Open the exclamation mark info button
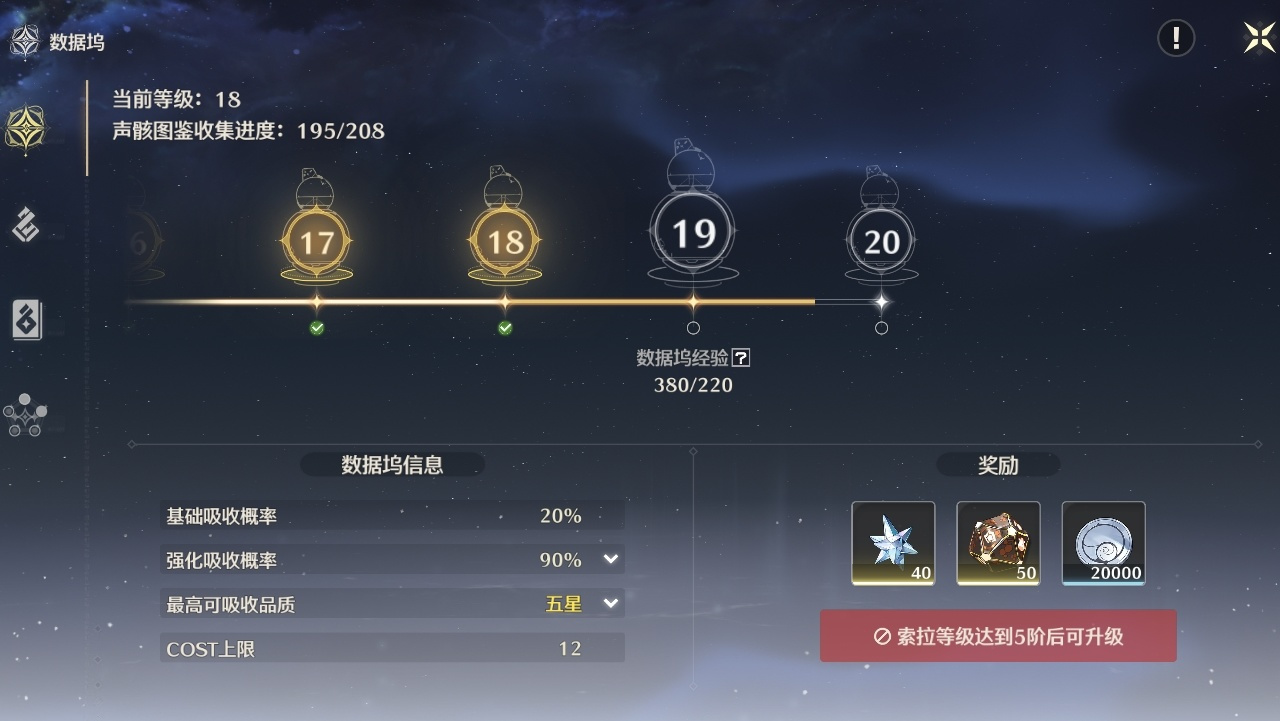 coord(1176,38)
